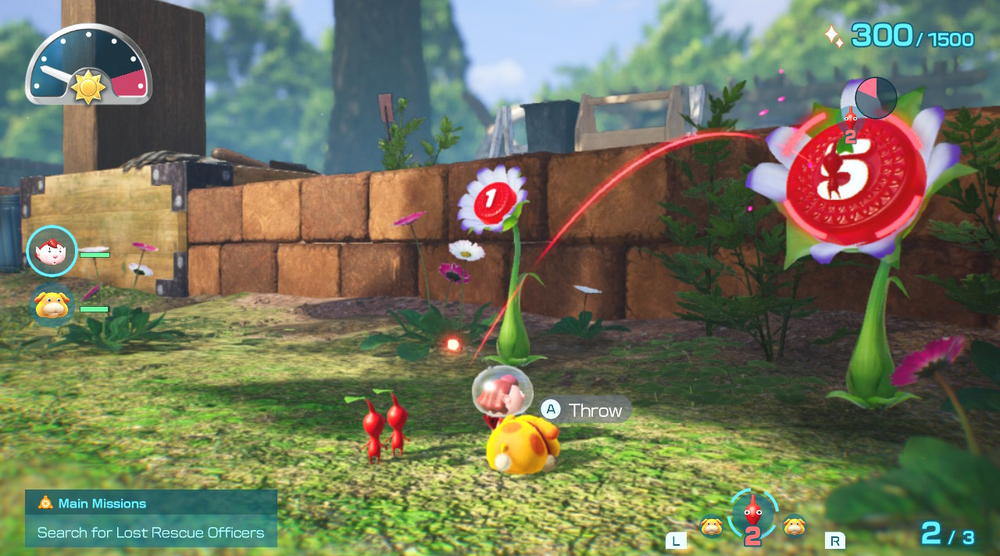1000x556 pixels.
Task: Select the Oatchi dog portrait
Action: 51,302
